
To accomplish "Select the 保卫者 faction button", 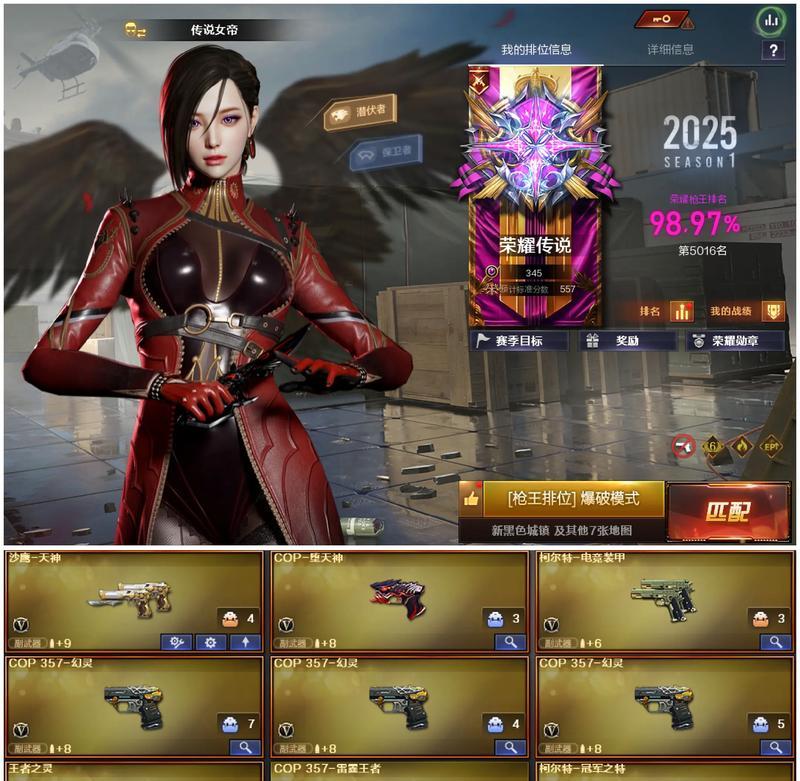I will [386, 153].
